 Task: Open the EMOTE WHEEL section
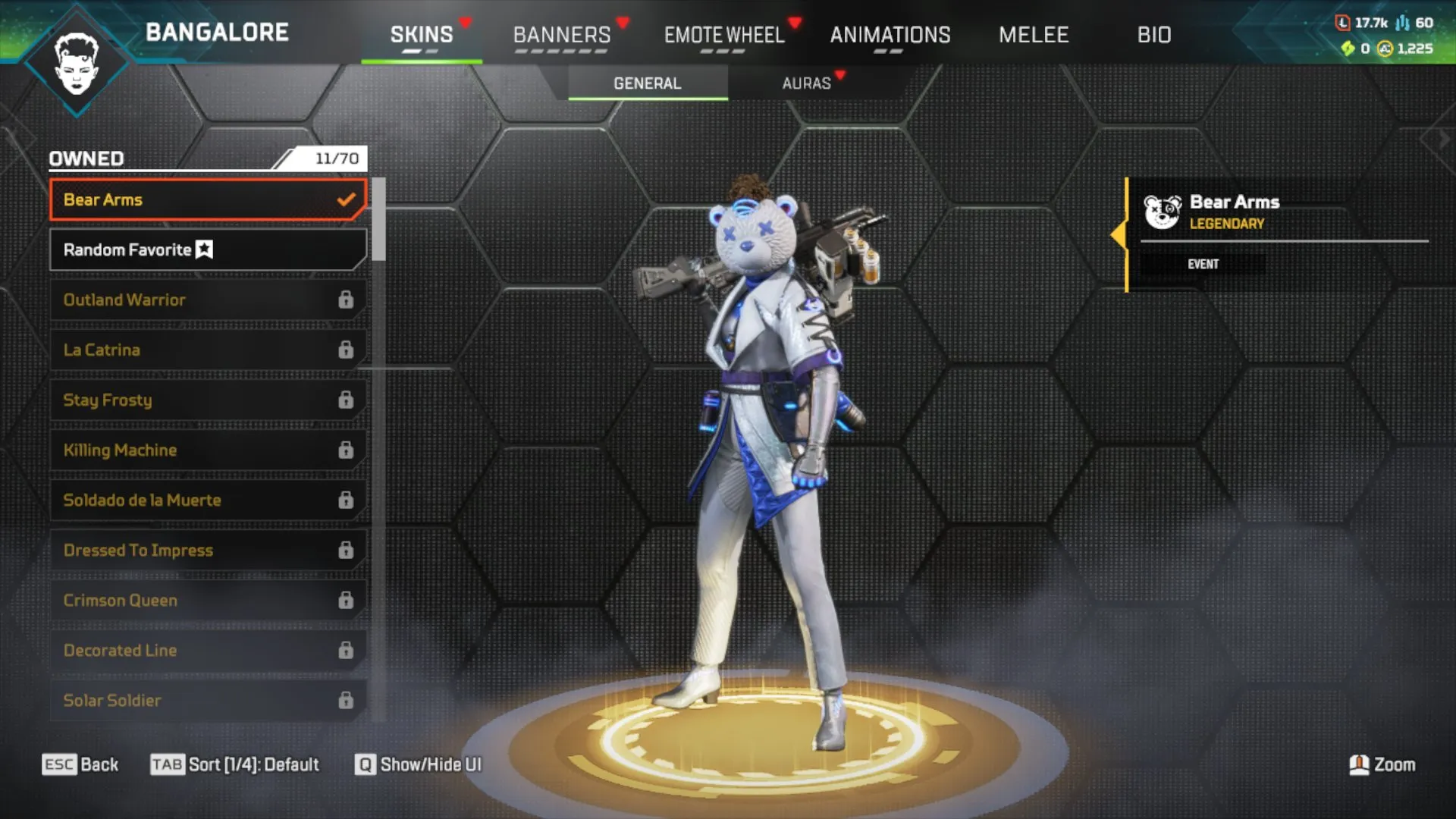pos(724,35)
